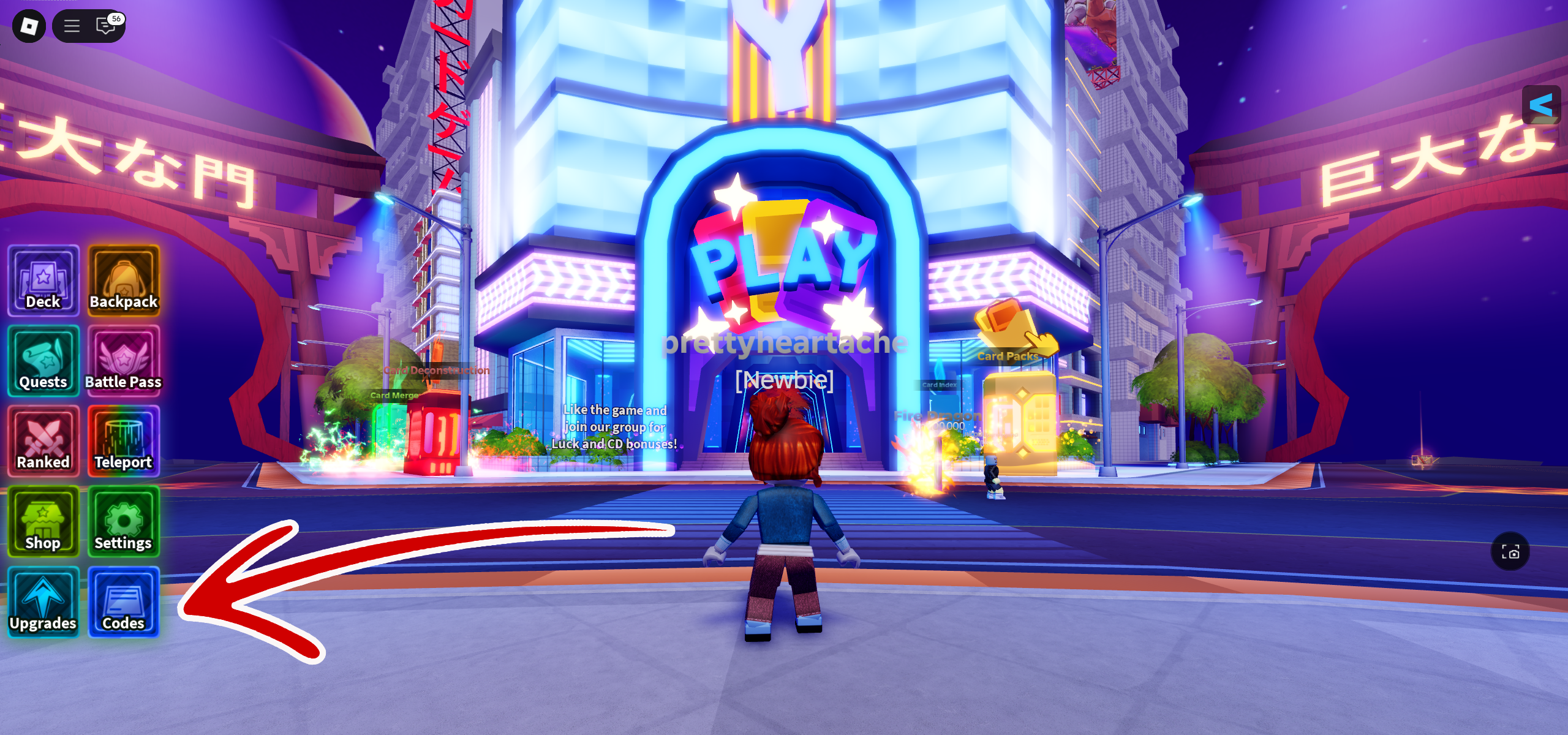Show the Quests panel
The image size is (1568, 735).
click(x=43, y=361)
